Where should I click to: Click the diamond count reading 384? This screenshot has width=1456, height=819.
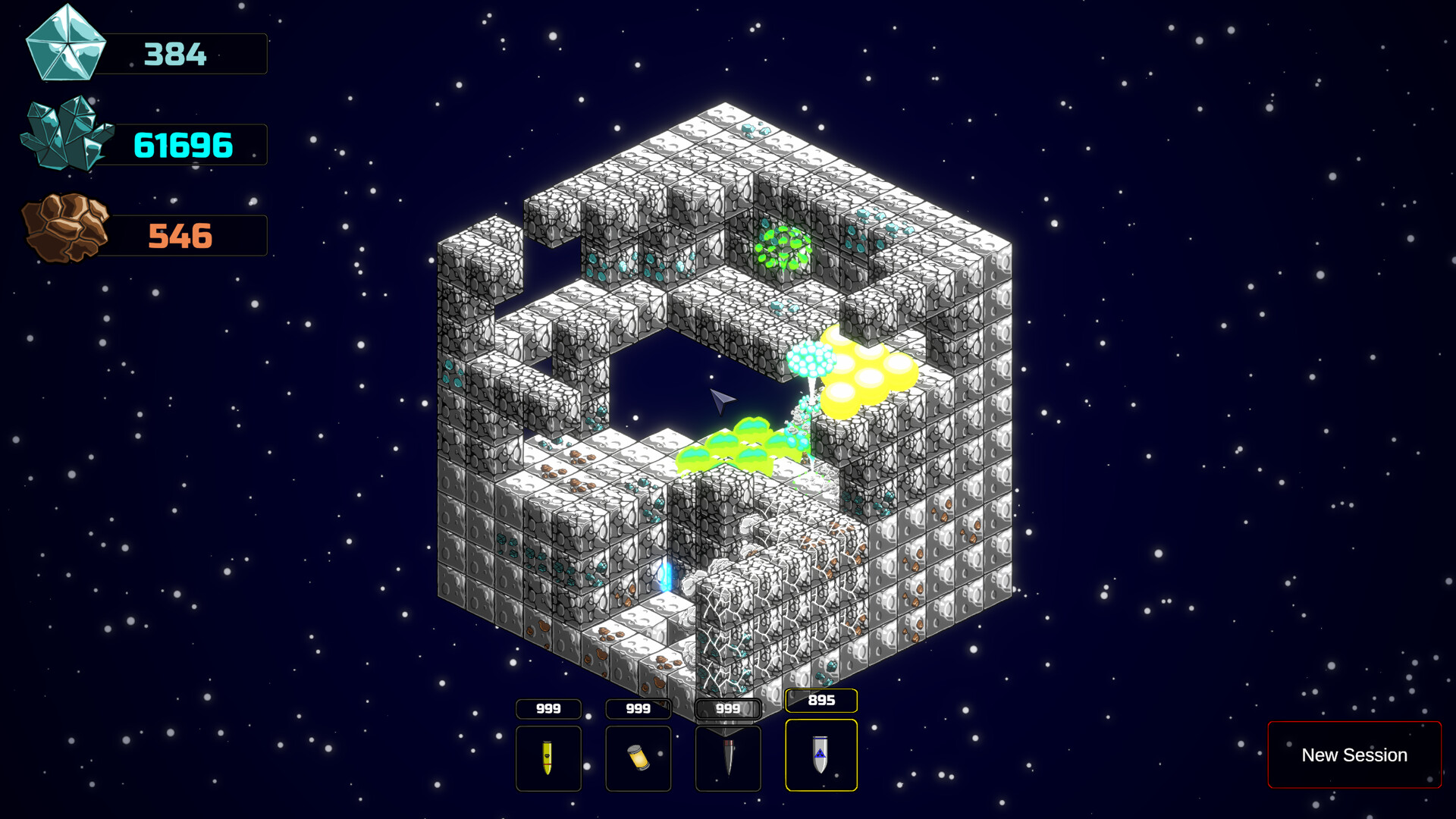coord(176,54)
